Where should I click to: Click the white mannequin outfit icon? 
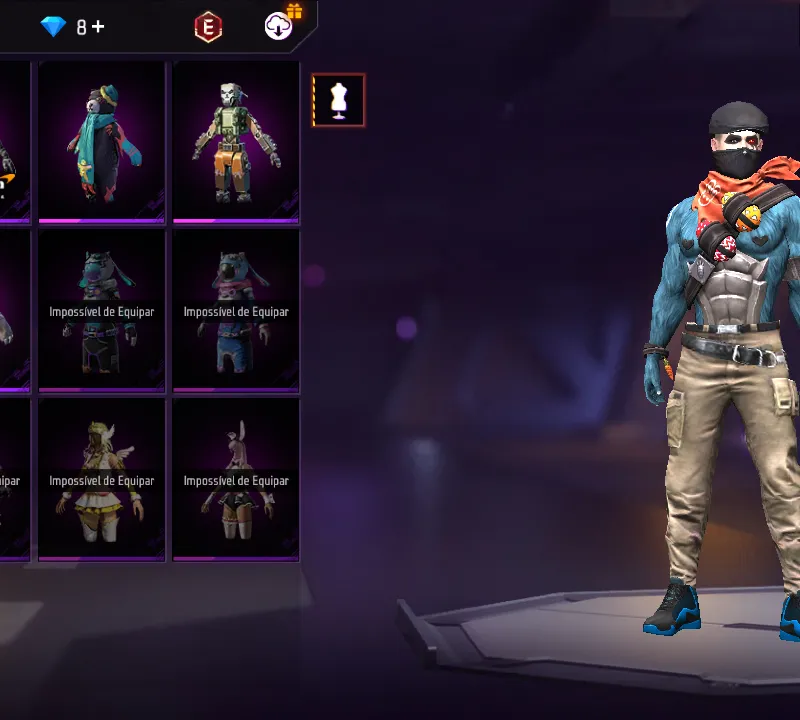click(x=338, y=100)
